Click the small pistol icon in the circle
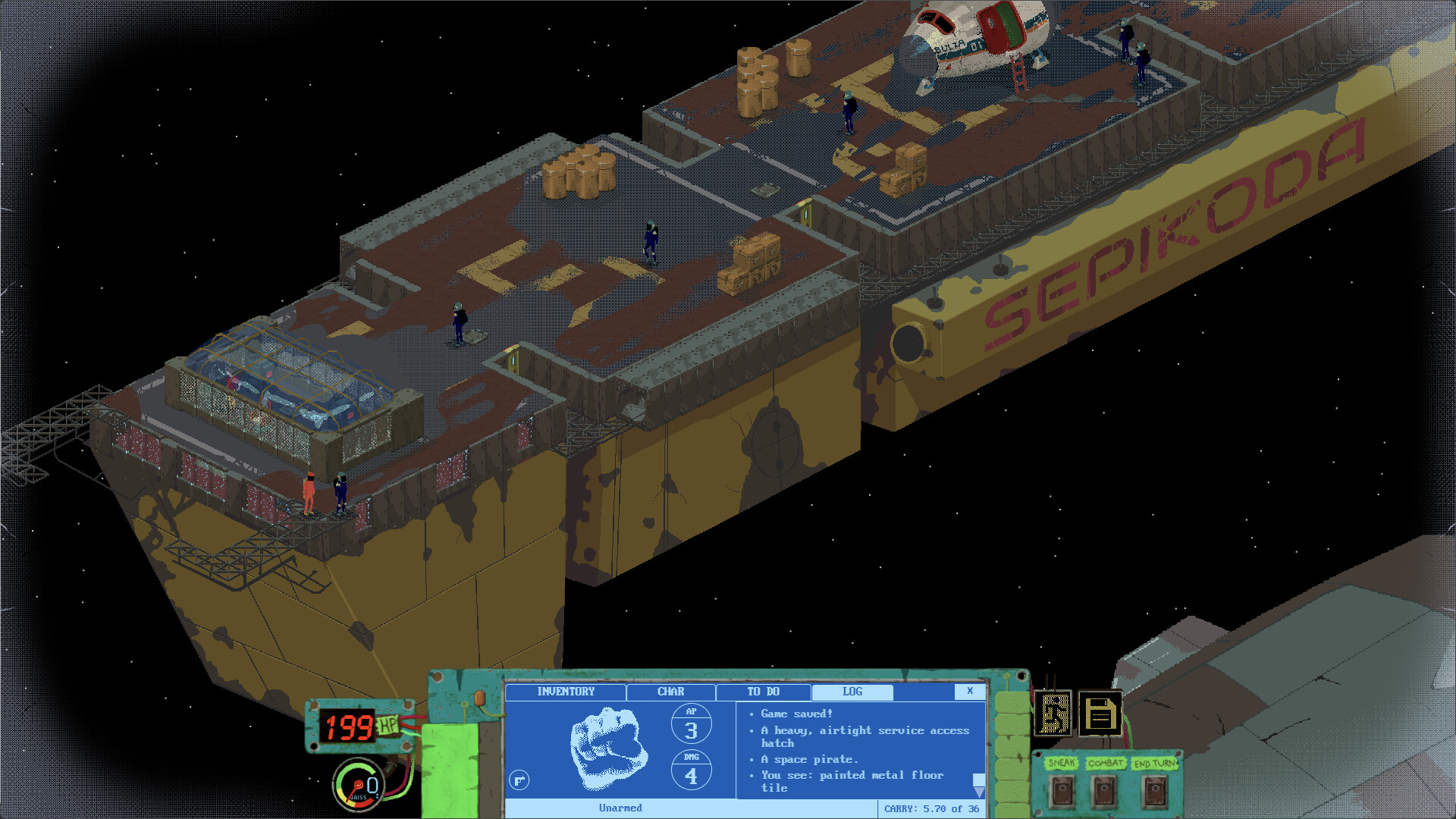The image size is (1456, 819). click(x=519, y=779)
